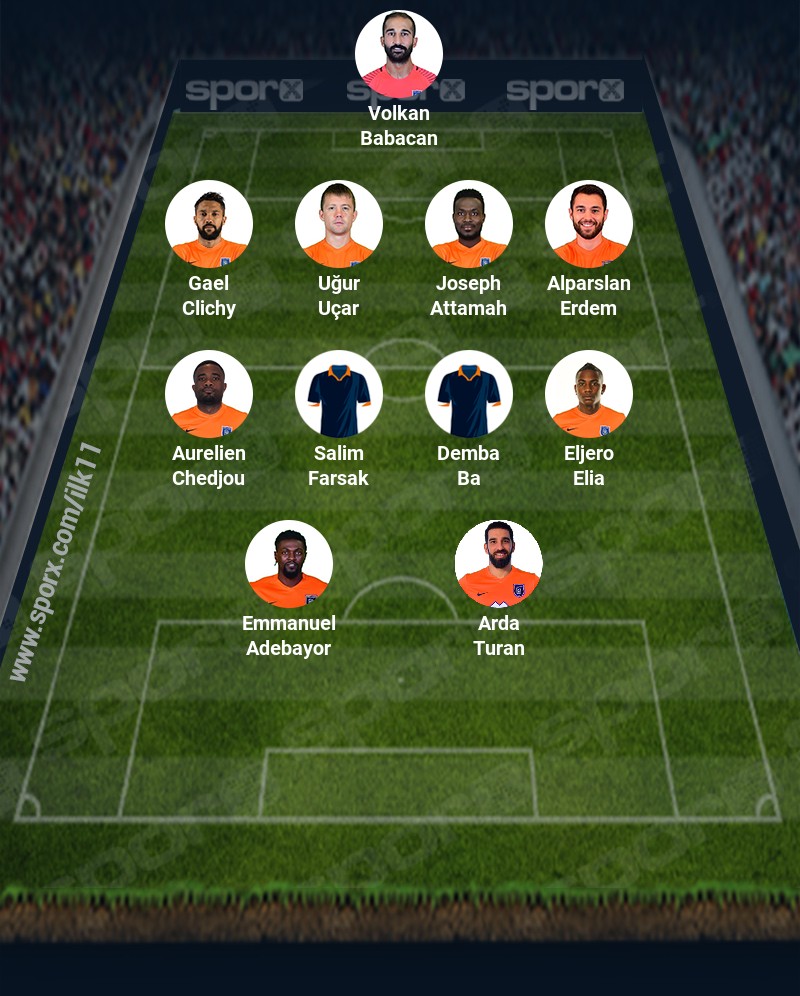
Task: Select striker Emmanuel Adebayor's portrait
Action: [288, 564]
